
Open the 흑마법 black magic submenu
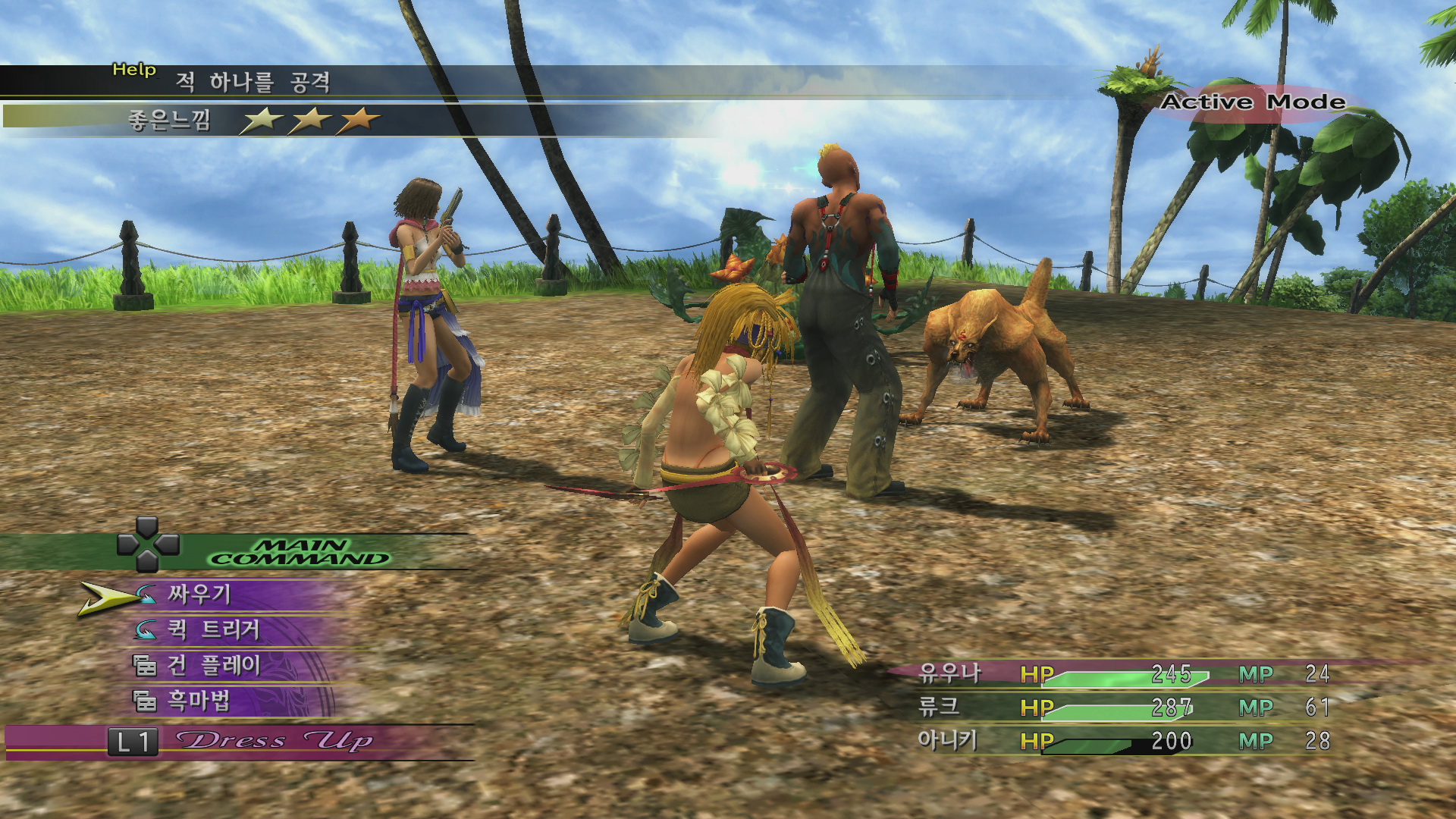(199, 701)
